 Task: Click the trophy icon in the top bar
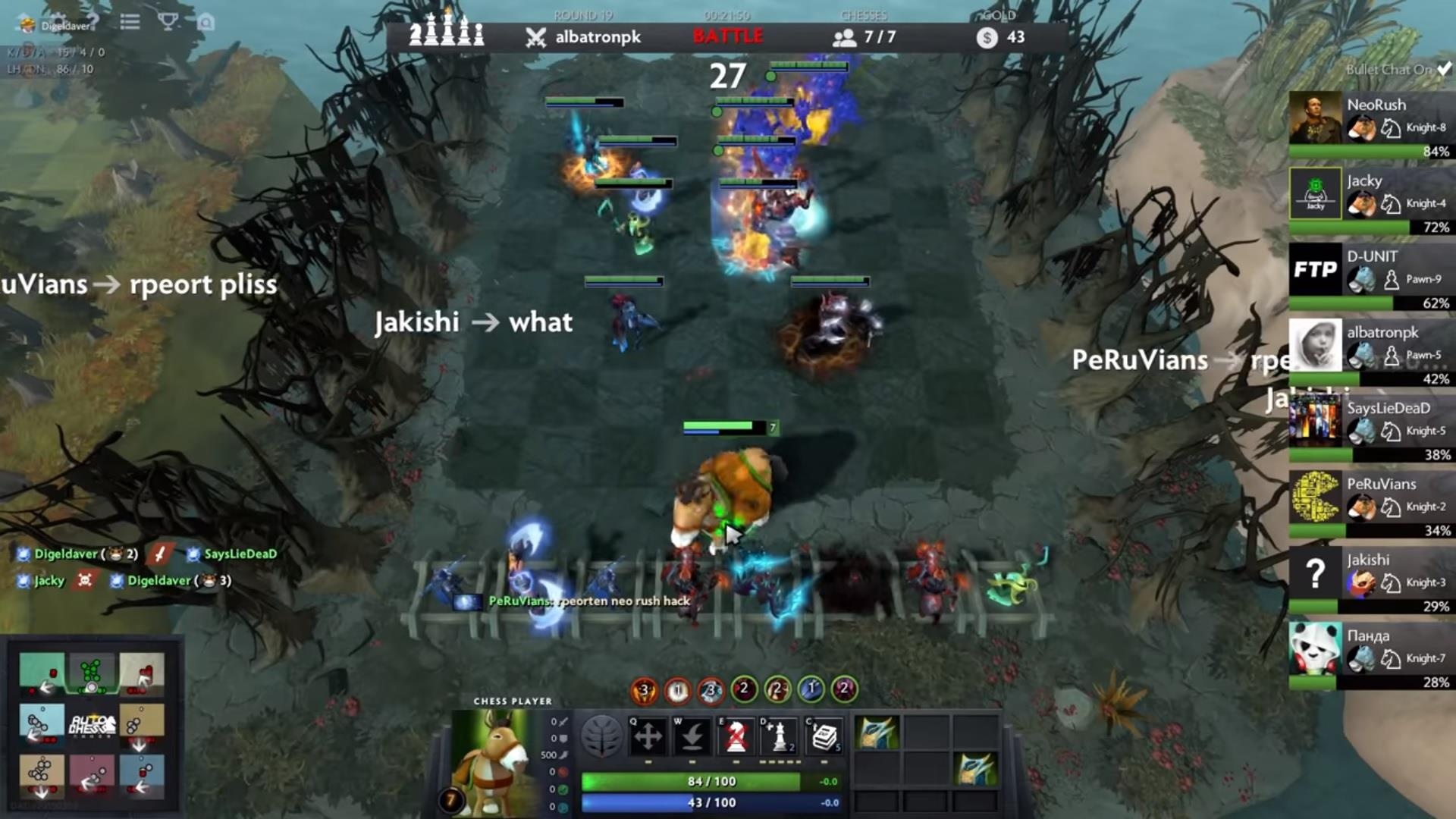(x=168, y=22)
